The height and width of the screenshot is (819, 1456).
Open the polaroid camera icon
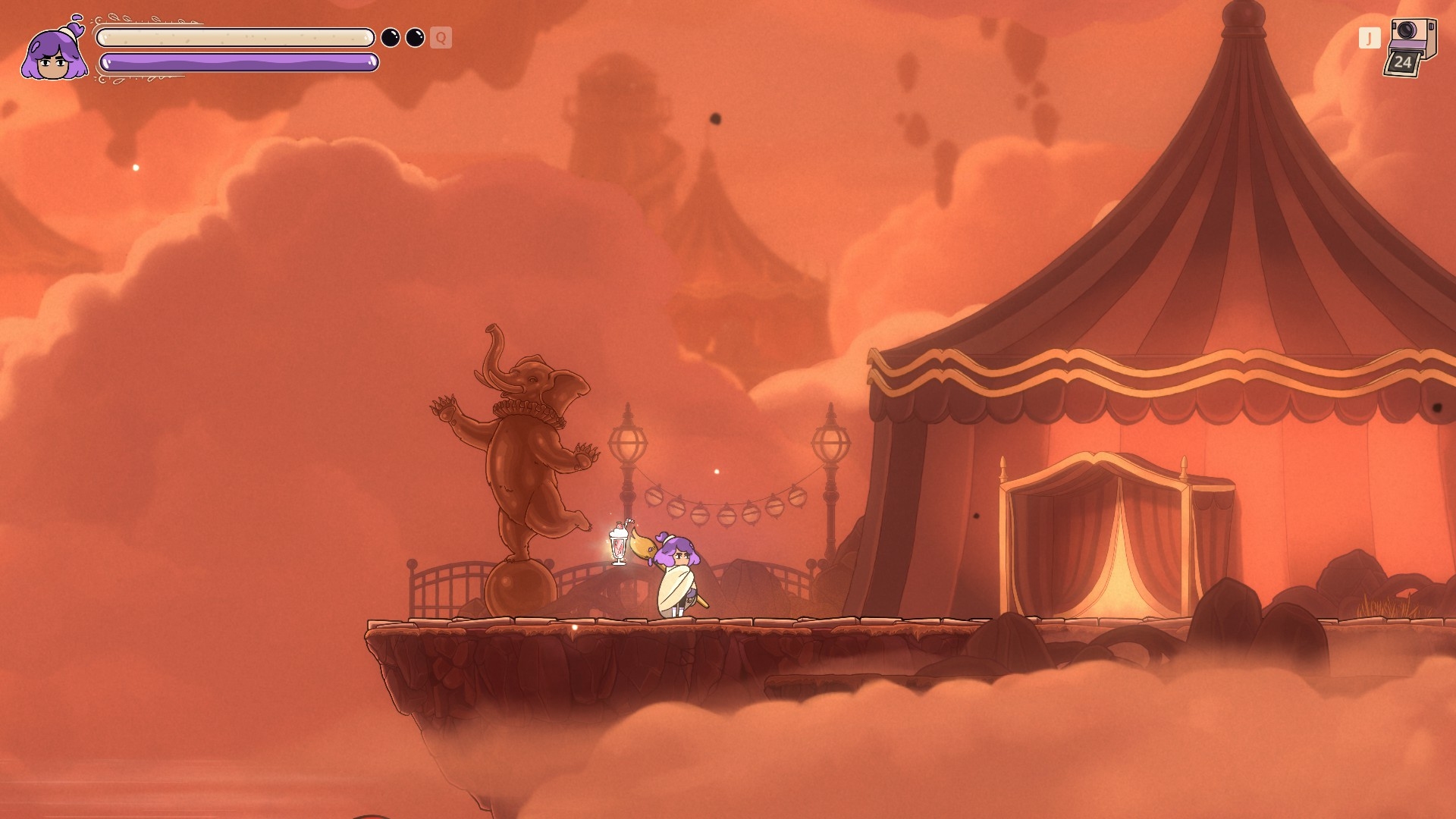1410,47
